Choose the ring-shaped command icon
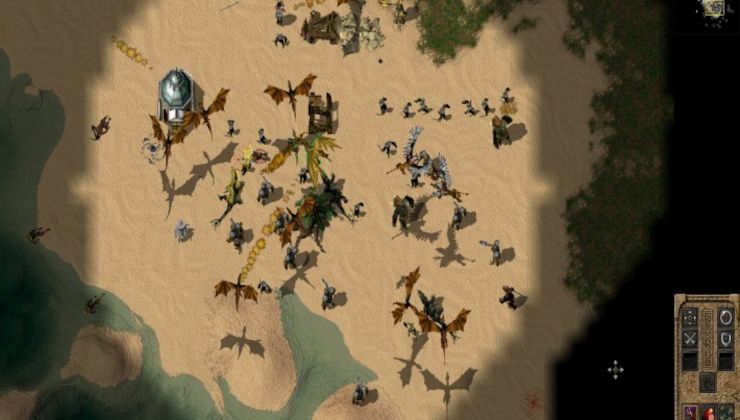Screen dimensions: 740x420 click(x=725, y=317)
